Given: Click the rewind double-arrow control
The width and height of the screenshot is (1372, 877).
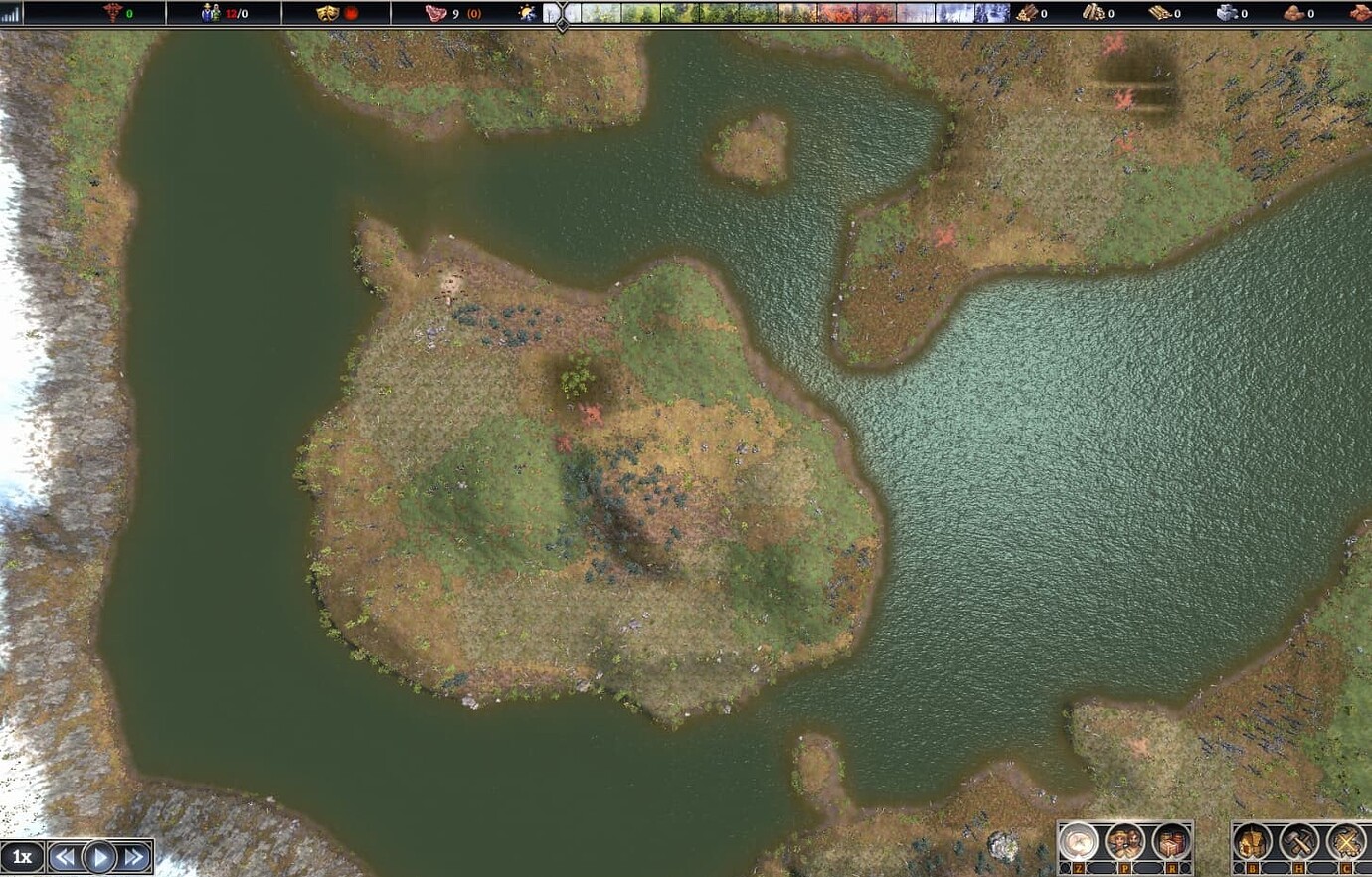Looking at the screenshot, I should click(67, 856).
